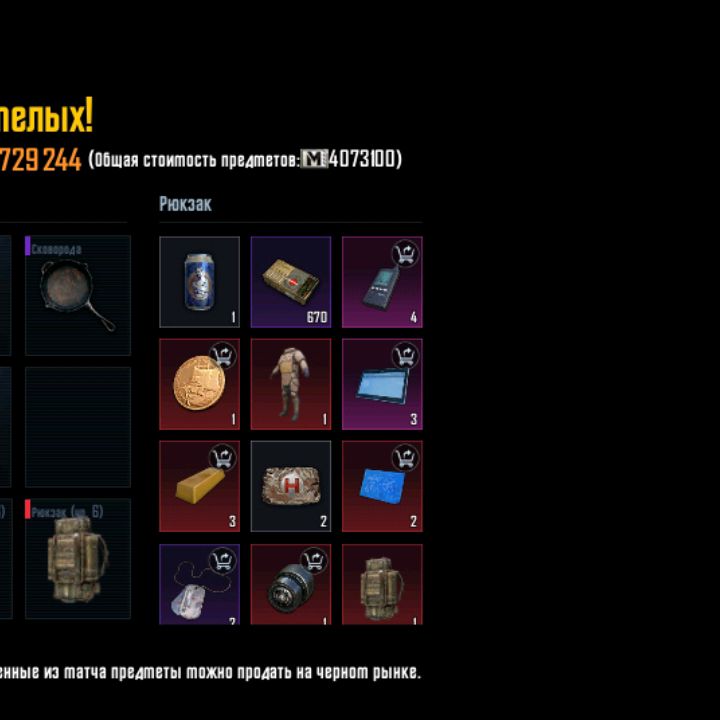This screenshot has width=720, height=720.
Task: Choose the medical kit with H symbol
Action: point(291,486)
